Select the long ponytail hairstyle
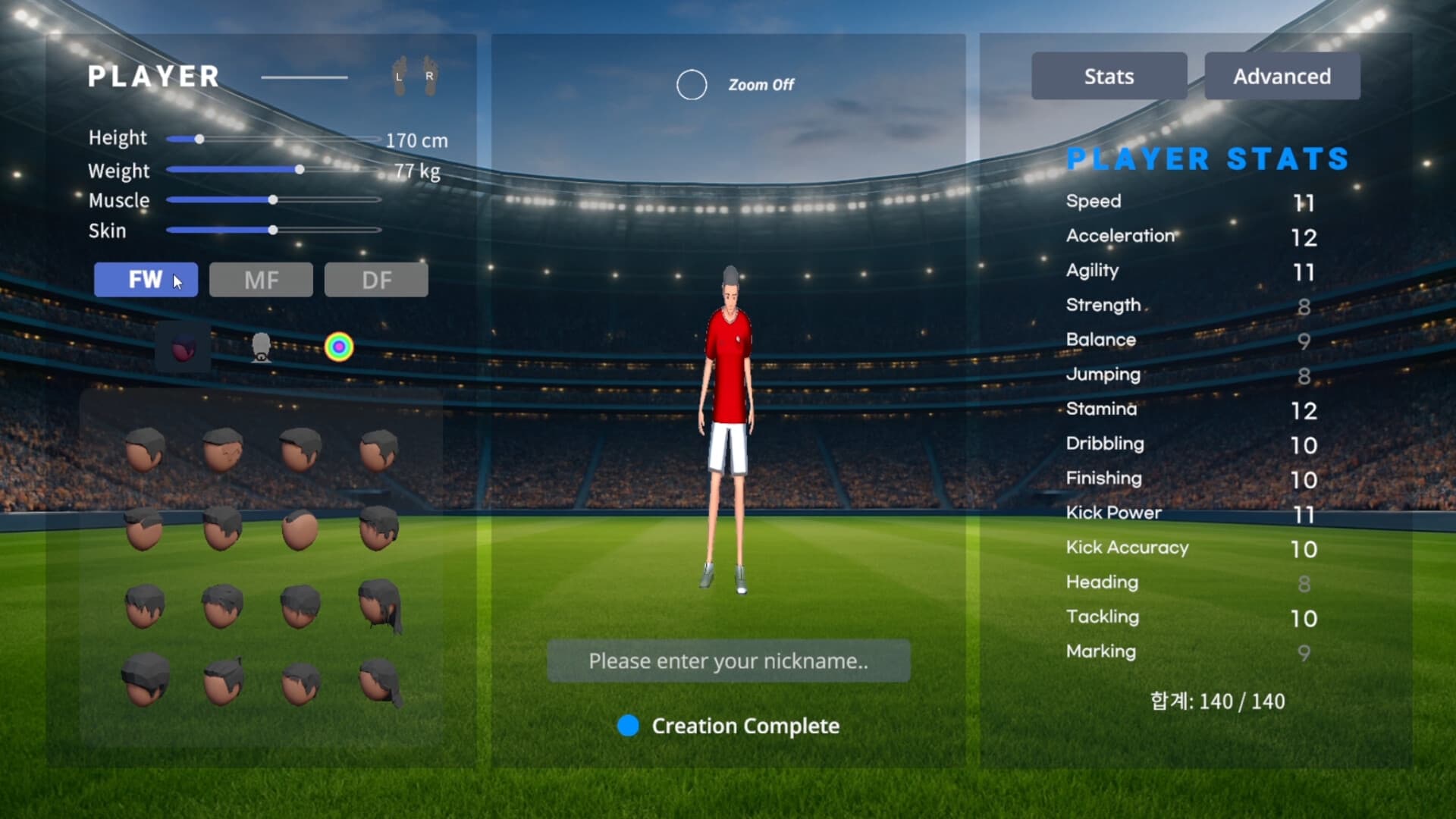 (x=379, y=607)
